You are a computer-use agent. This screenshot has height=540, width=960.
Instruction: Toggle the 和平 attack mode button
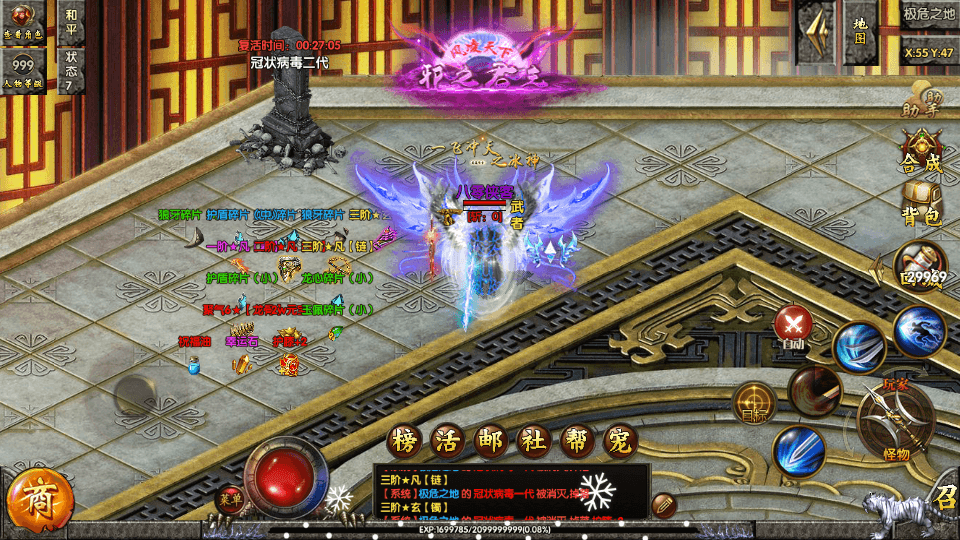pyautogui.click(x=71, y=22)
